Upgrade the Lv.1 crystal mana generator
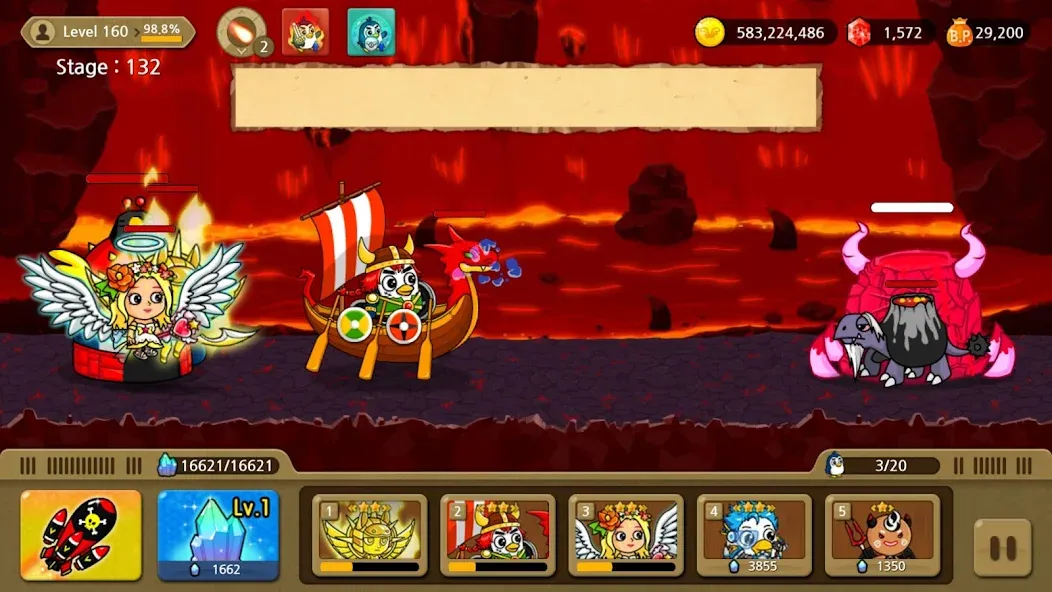Screen dimensions: 1052x592 click(218, 536)
